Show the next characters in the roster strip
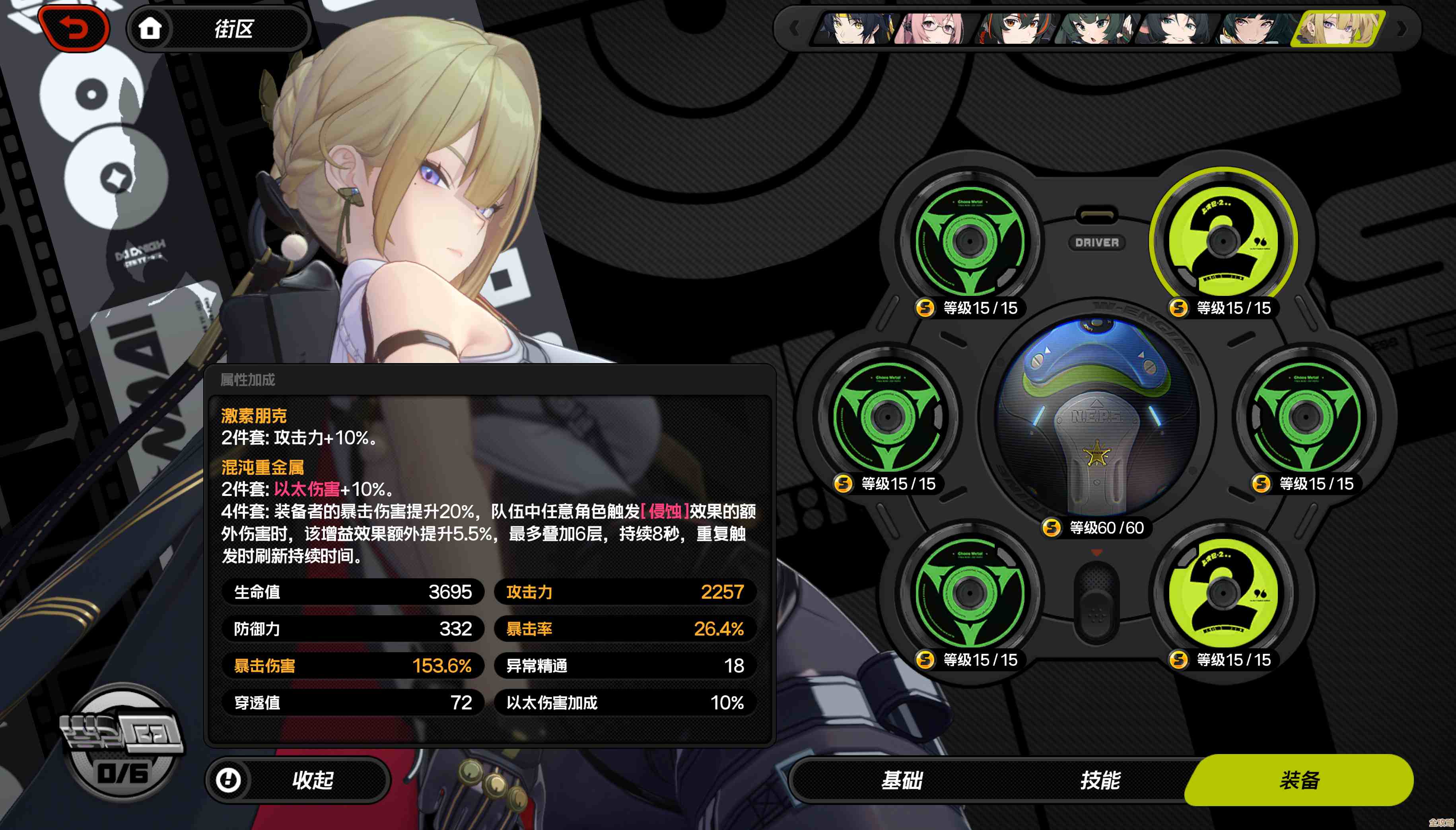The image size is (1456, 830). point(1402,29)
